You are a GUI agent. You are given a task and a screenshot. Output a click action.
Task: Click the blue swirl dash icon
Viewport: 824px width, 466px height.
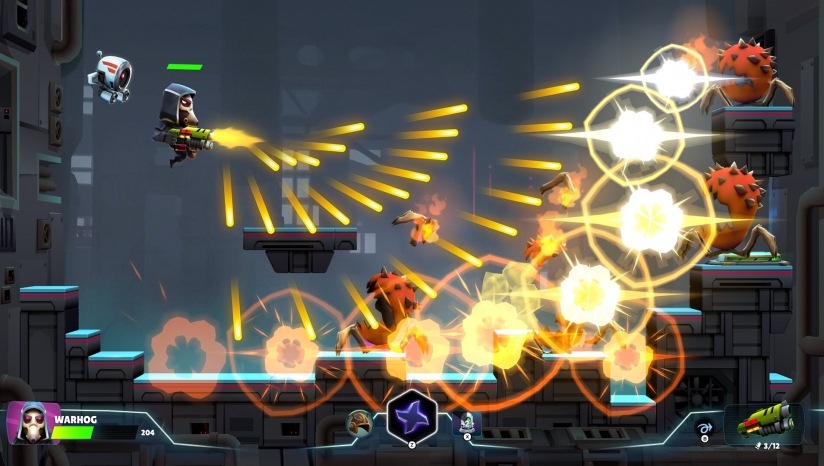[704, 426]
